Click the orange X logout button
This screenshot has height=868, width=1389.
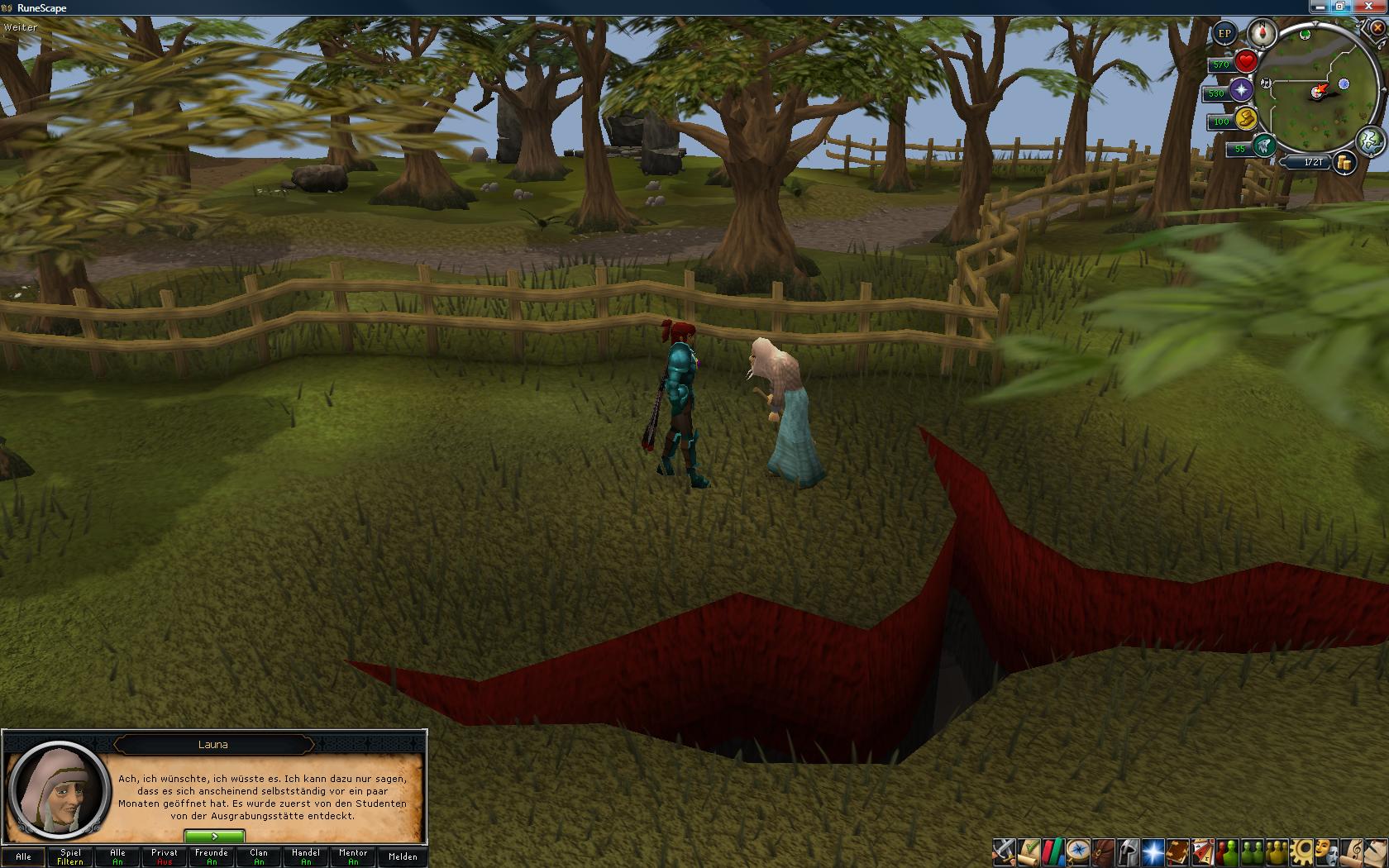coord(1378,27)
